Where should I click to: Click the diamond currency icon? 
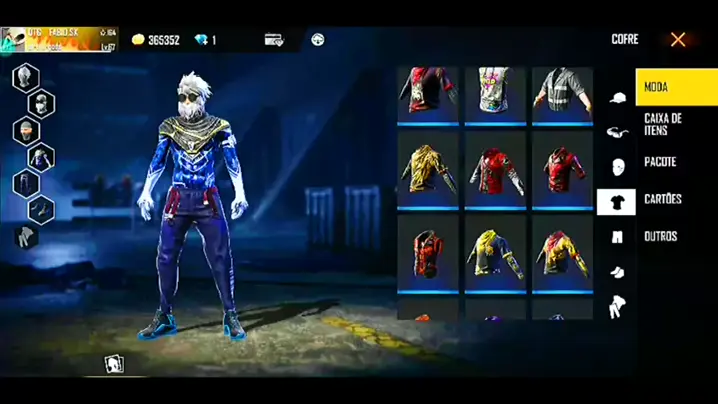pos(201,40)
